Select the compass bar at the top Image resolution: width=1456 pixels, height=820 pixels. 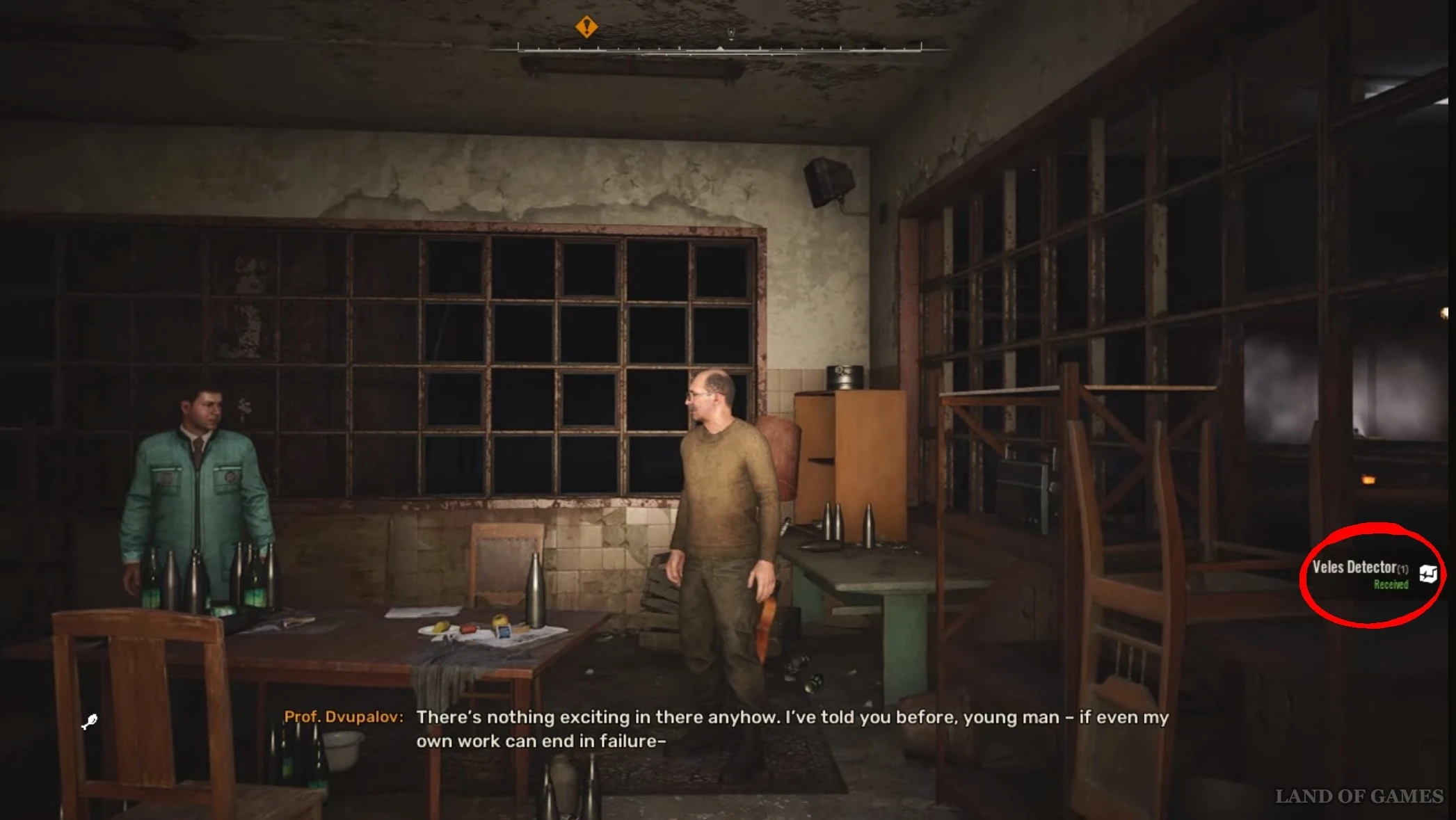tap(719, 49)
